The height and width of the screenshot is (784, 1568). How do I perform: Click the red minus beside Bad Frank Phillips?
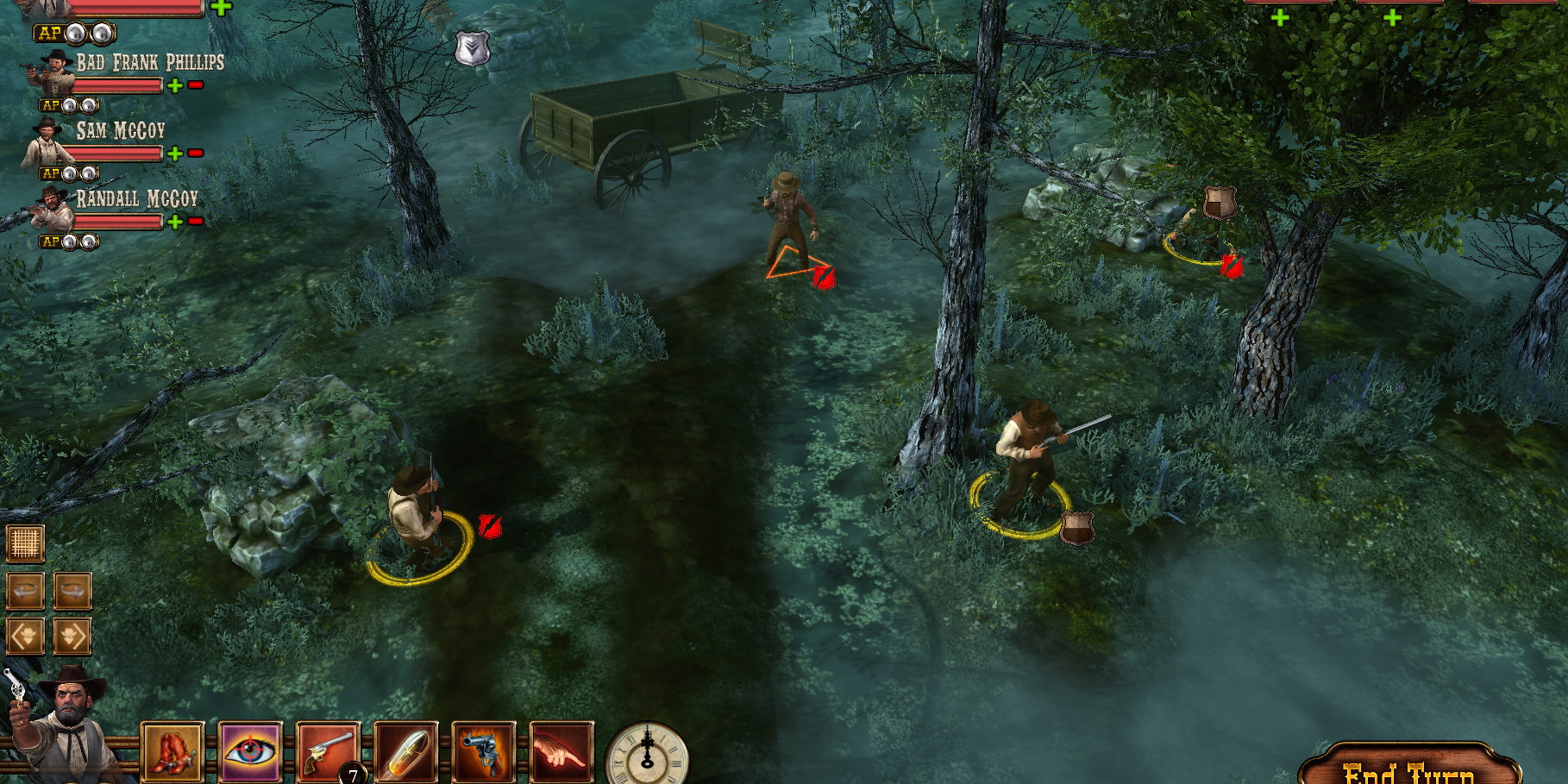point(196,85)
